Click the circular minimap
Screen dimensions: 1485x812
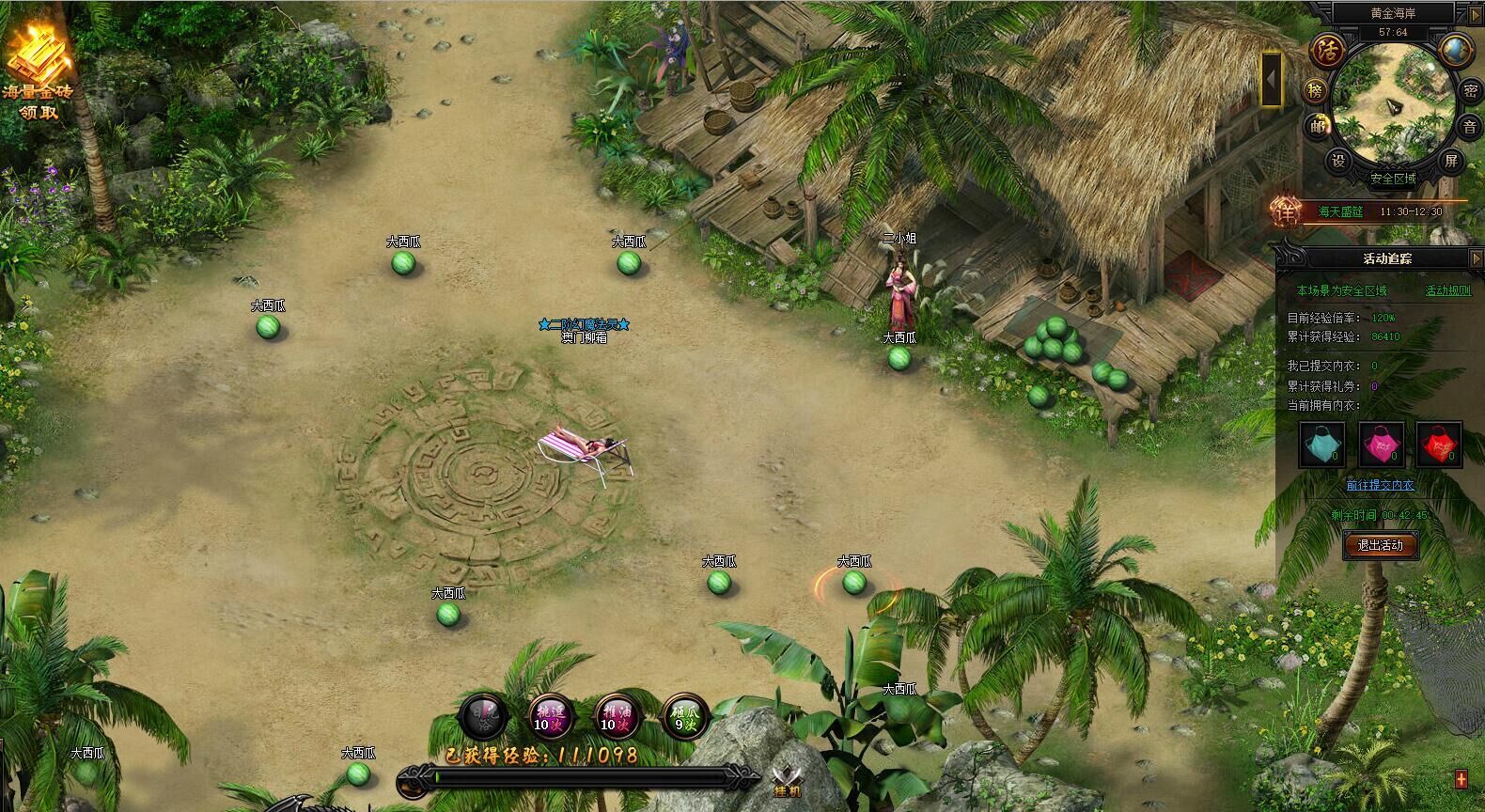coord(1393,101)
